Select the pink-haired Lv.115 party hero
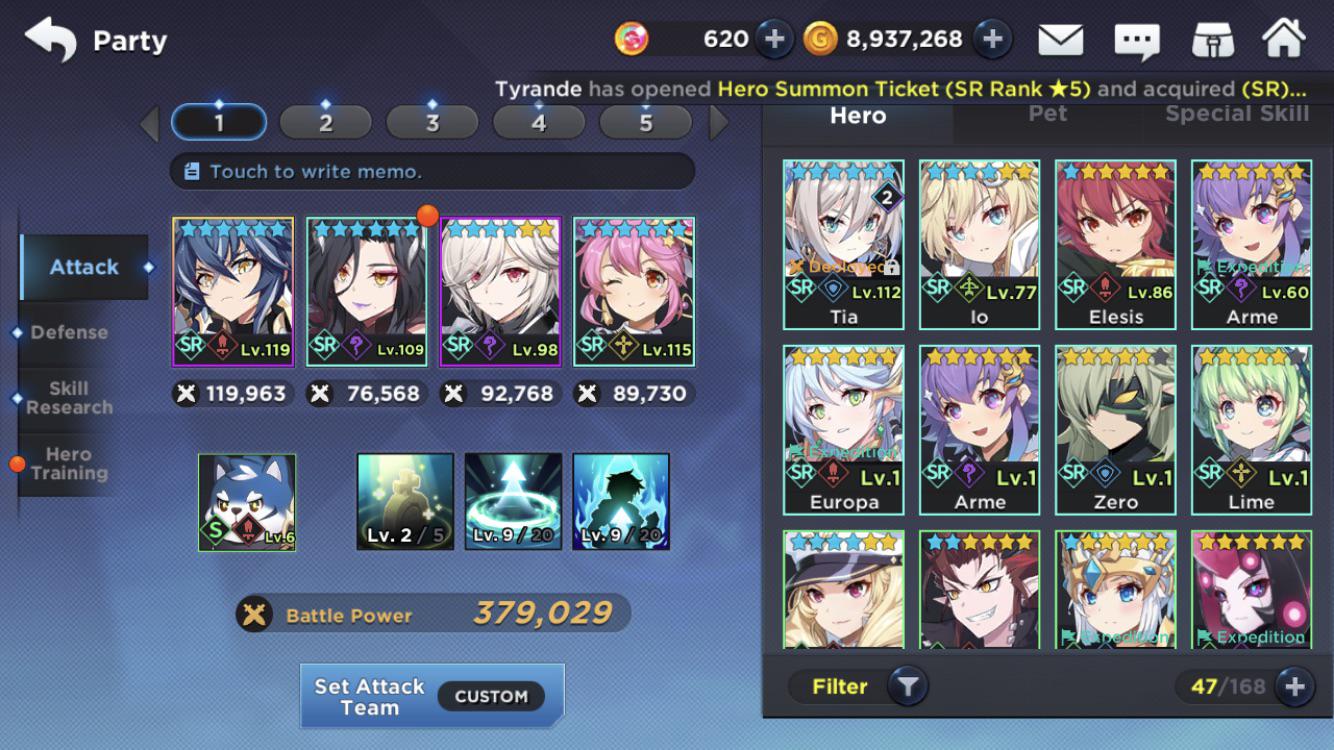1334x750 pixels. (x=634, y=291)
